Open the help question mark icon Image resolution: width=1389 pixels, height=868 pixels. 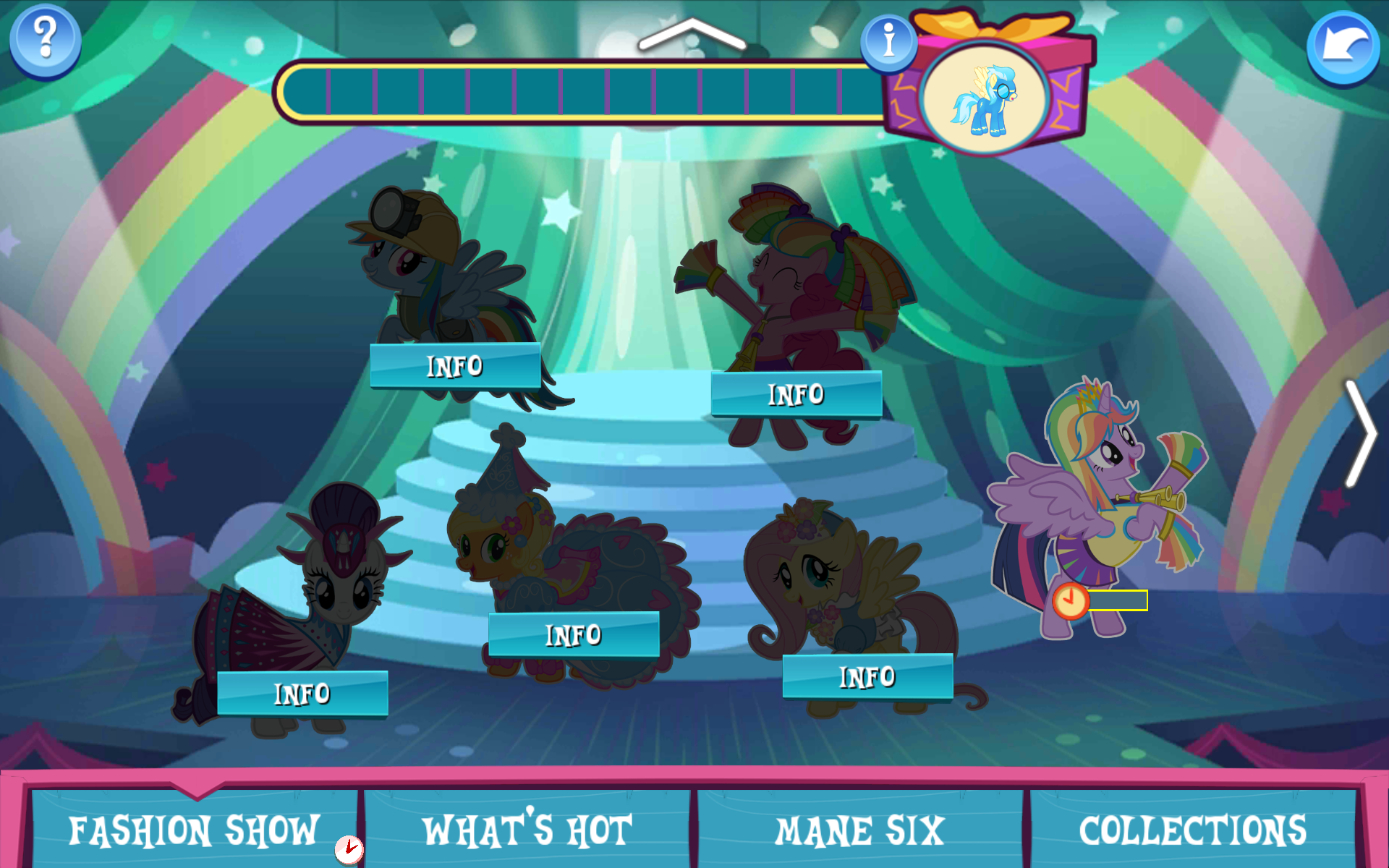(x=43, y=41)
